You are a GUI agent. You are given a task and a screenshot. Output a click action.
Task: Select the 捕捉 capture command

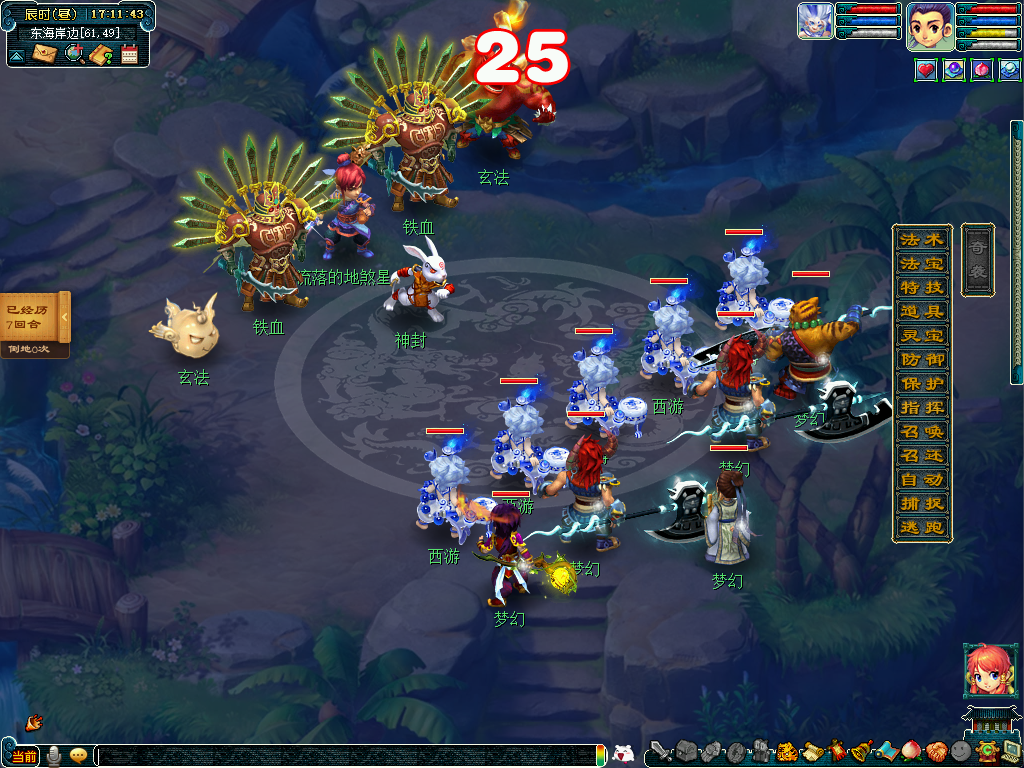(922, 504)
